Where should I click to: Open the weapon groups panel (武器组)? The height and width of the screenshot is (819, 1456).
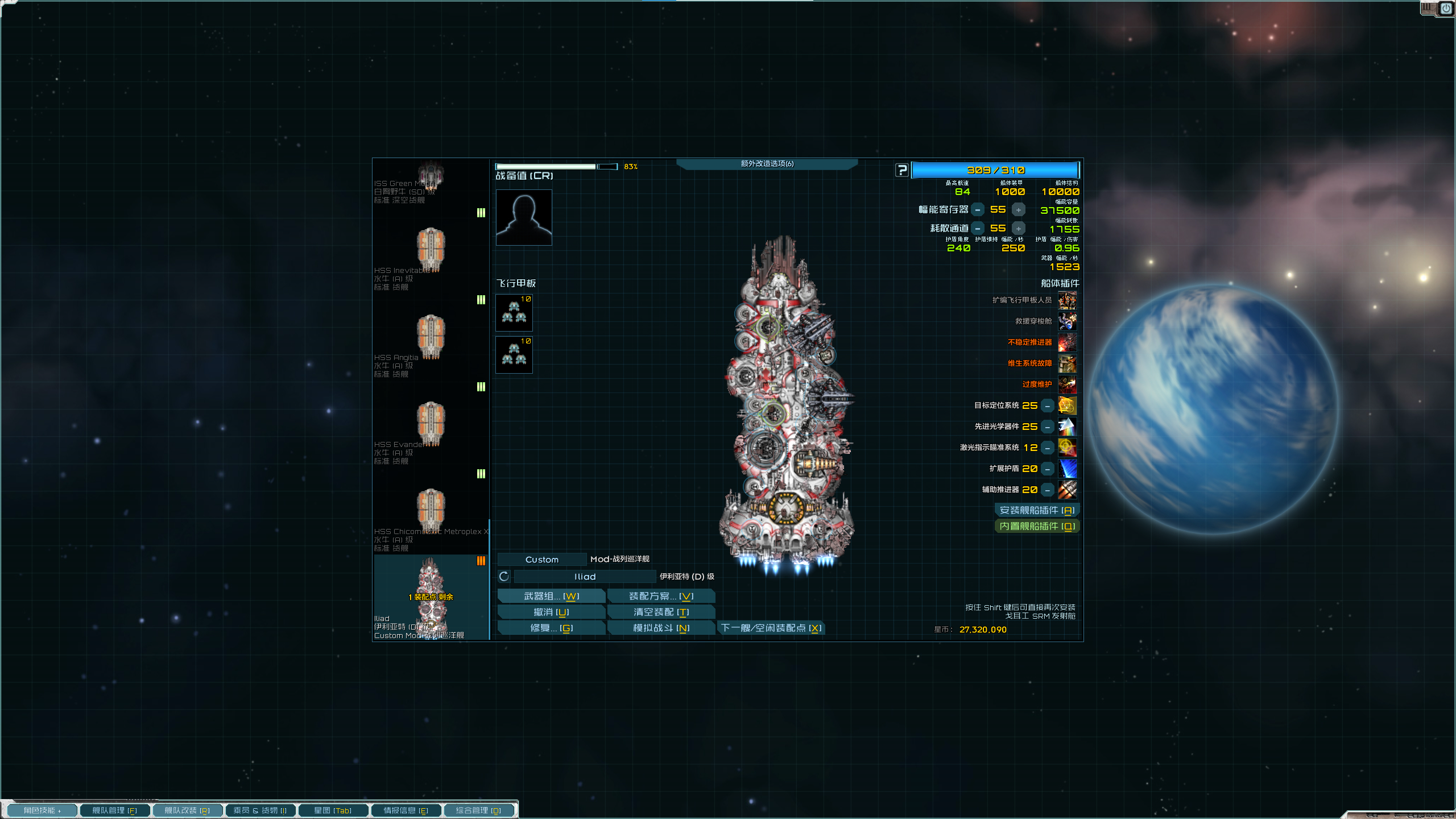(551, 596)
